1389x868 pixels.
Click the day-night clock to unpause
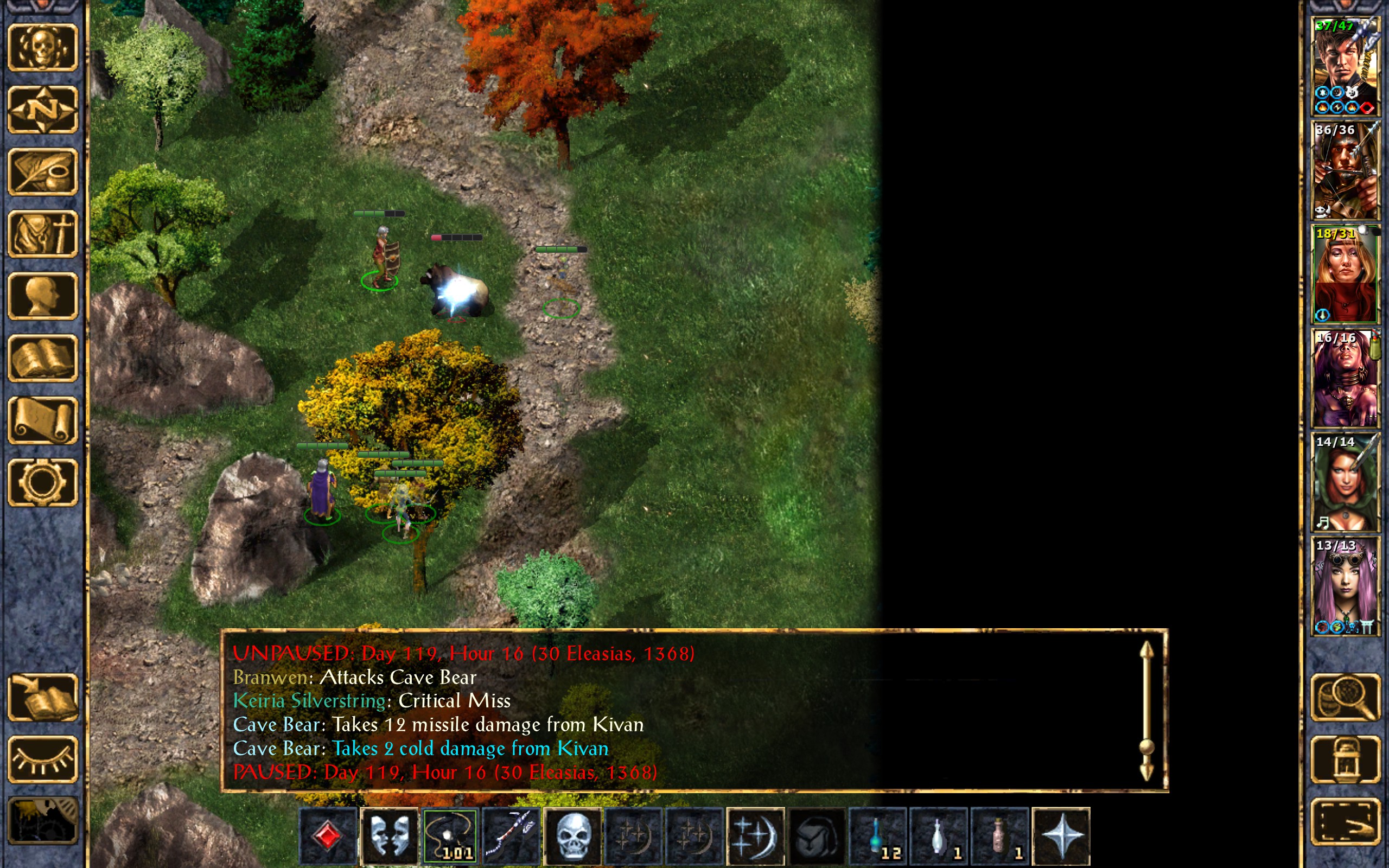pos(43,821)
